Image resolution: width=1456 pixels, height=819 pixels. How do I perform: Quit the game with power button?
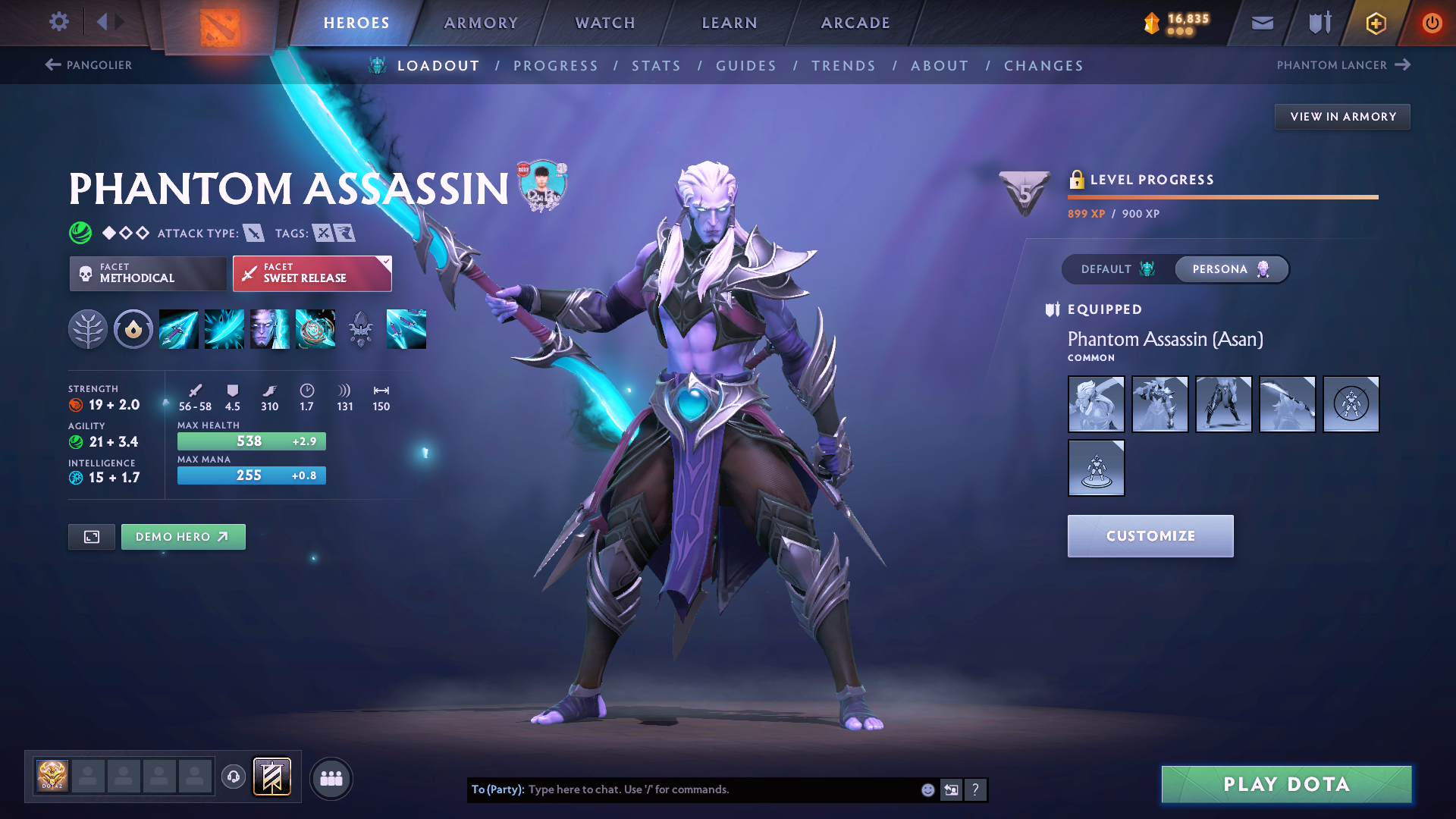[x=1432, y=23]
